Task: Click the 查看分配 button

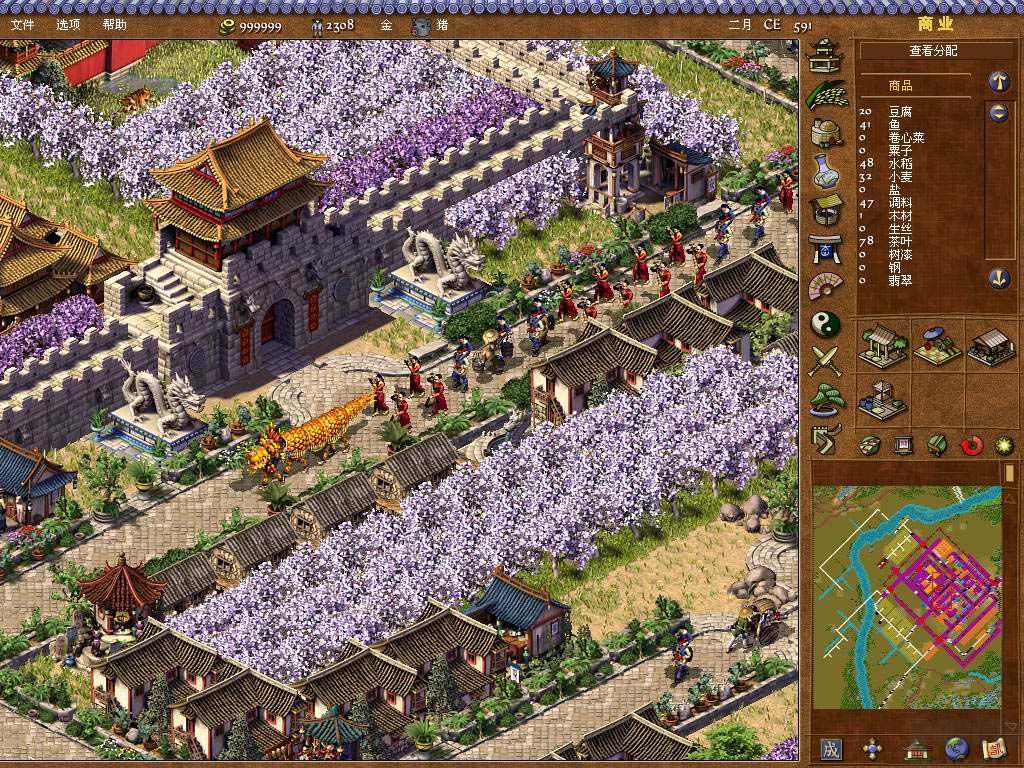Action: pos(932,50)
